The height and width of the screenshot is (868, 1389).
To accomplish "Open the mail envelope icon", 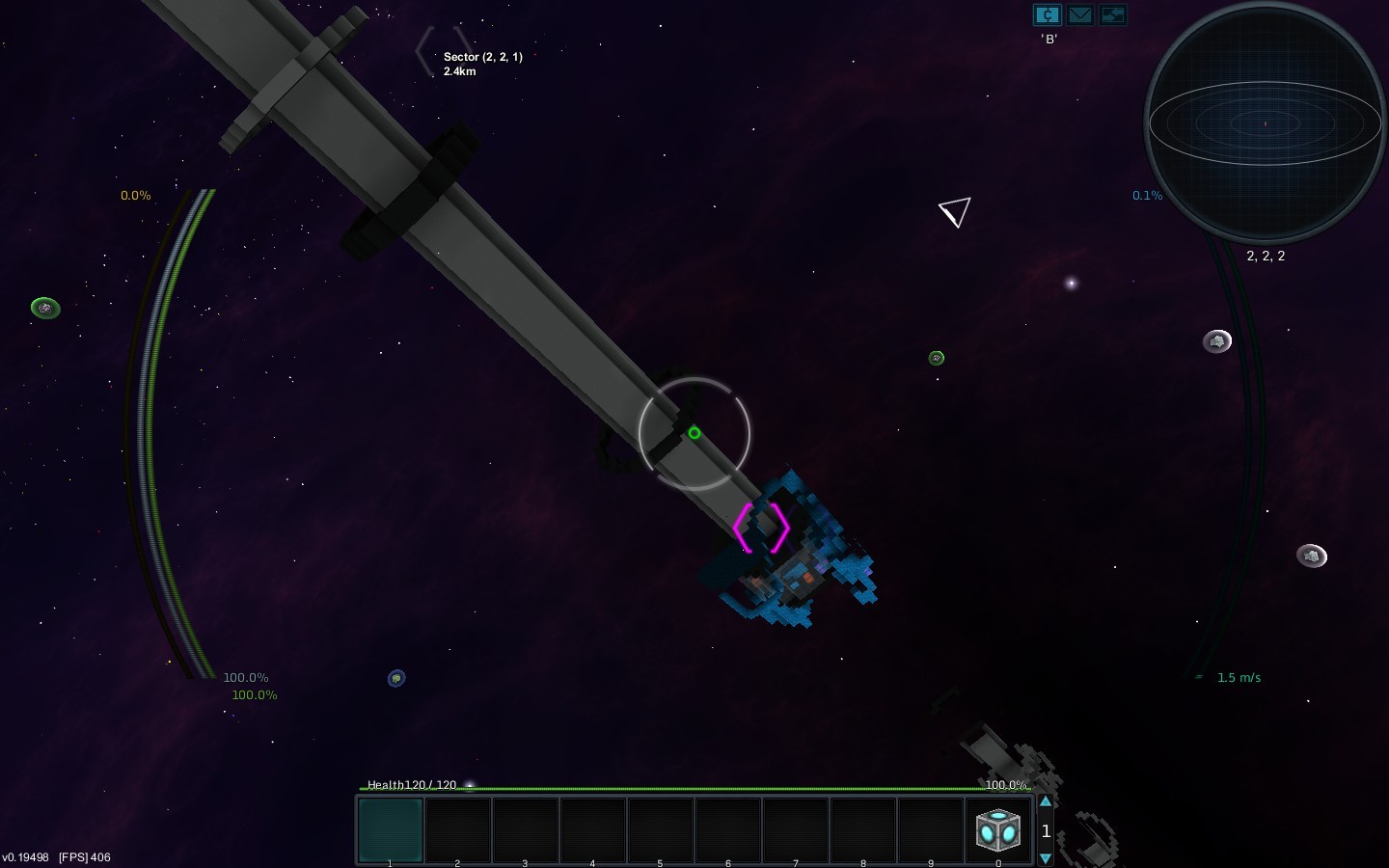I will [1079, 15].
